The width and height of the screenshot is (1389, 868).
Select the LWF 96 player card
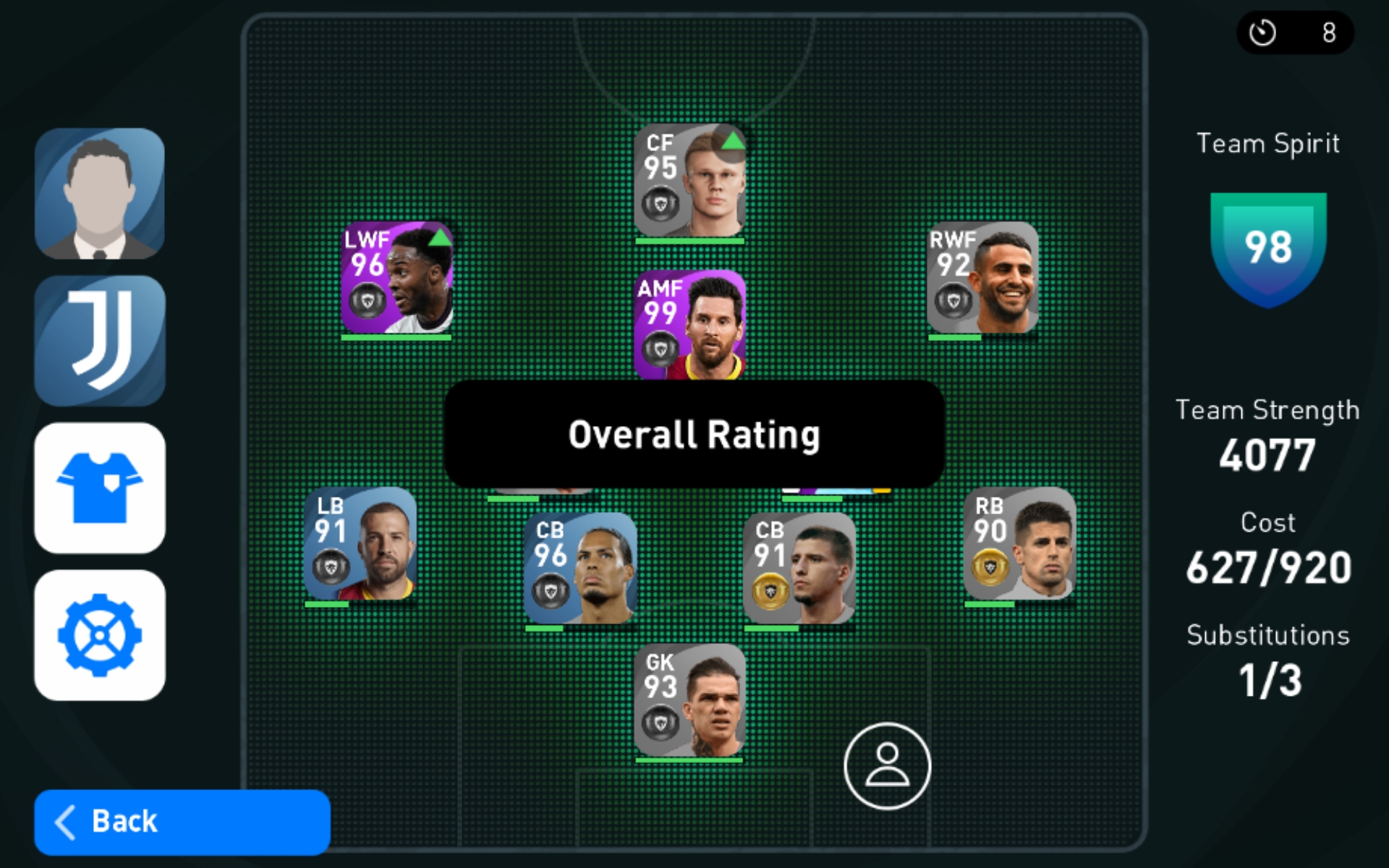pyautogui.click(x=396, y=278)
